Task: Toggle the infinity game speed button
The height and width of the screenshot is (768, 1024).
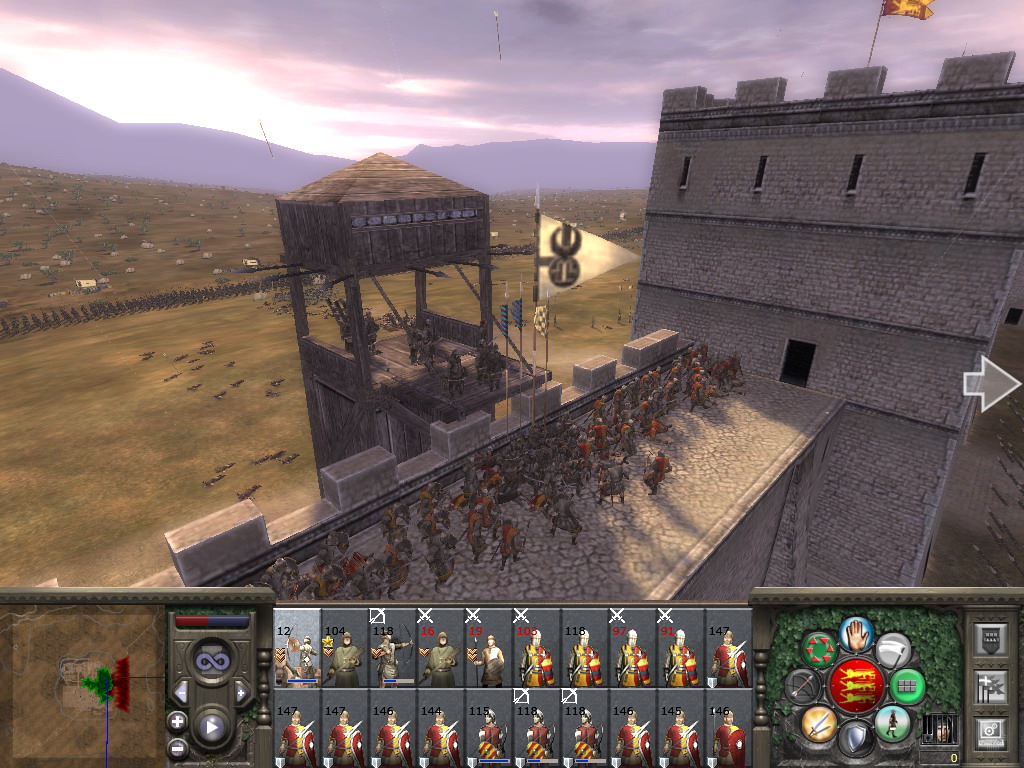Action: click(x=211, y=661)
